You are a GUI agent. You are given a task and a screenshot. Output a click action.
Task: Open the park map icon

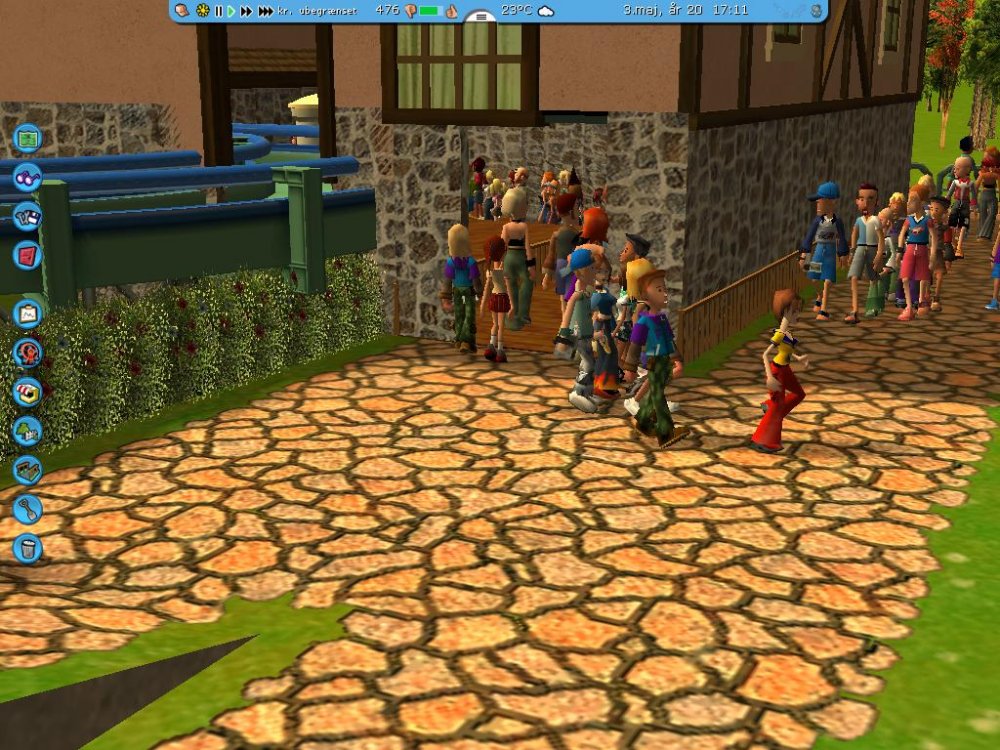pyautogui.click(x=27, y=137)
